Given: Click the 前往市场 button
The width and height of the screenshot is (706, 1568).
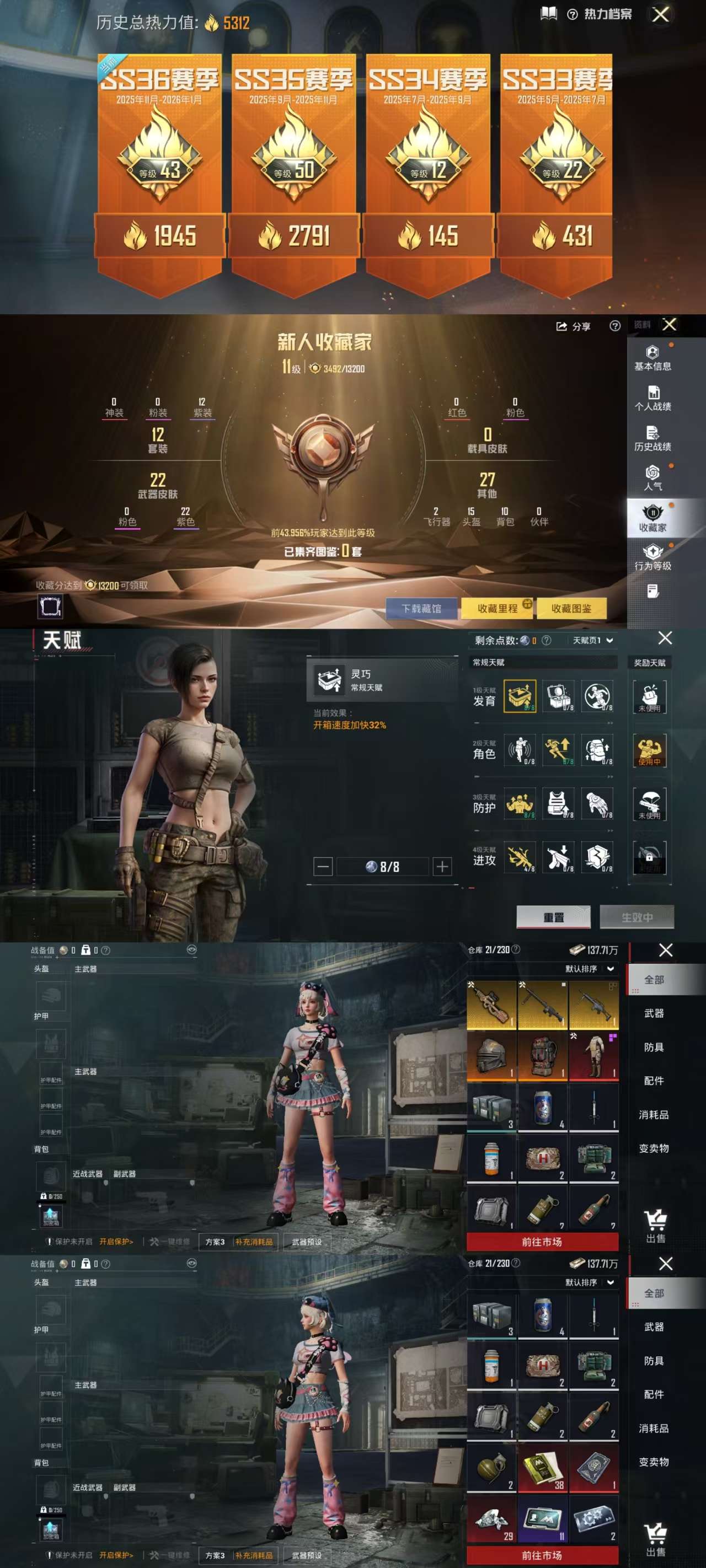Looking at the screenshot, I should coord(541,1242).
